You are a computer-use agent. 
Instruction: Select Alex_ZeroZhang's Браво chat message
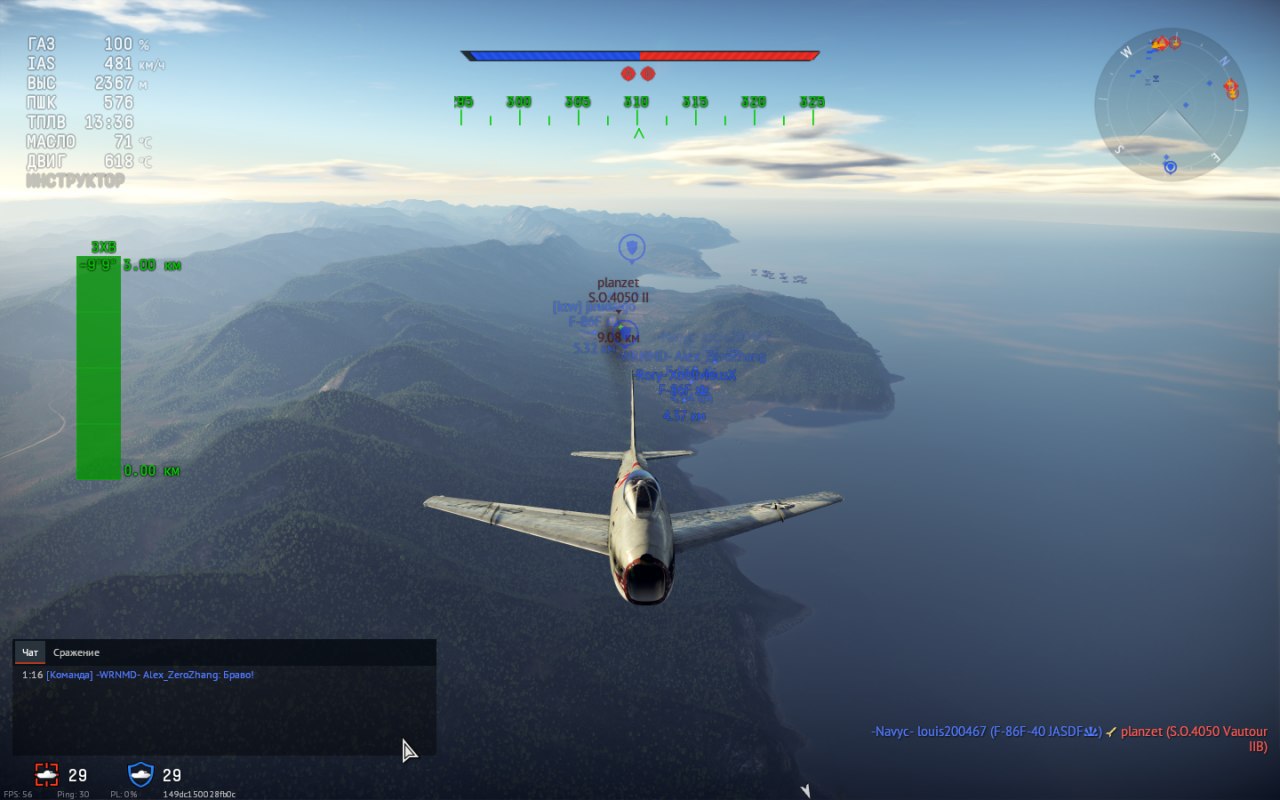[x=150, y=675]
